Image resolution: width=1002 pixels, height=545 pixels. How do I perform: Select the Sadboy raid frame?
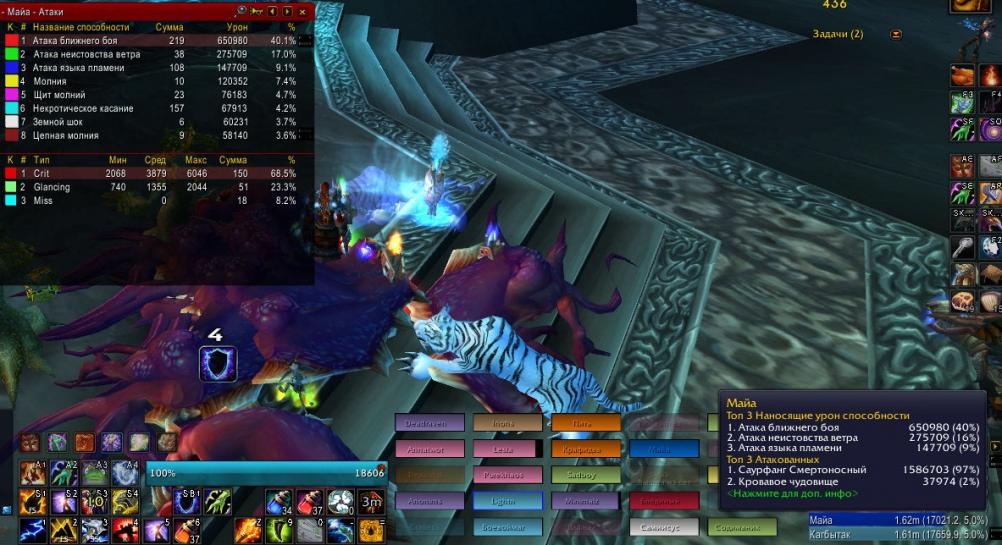pos(585,475)
